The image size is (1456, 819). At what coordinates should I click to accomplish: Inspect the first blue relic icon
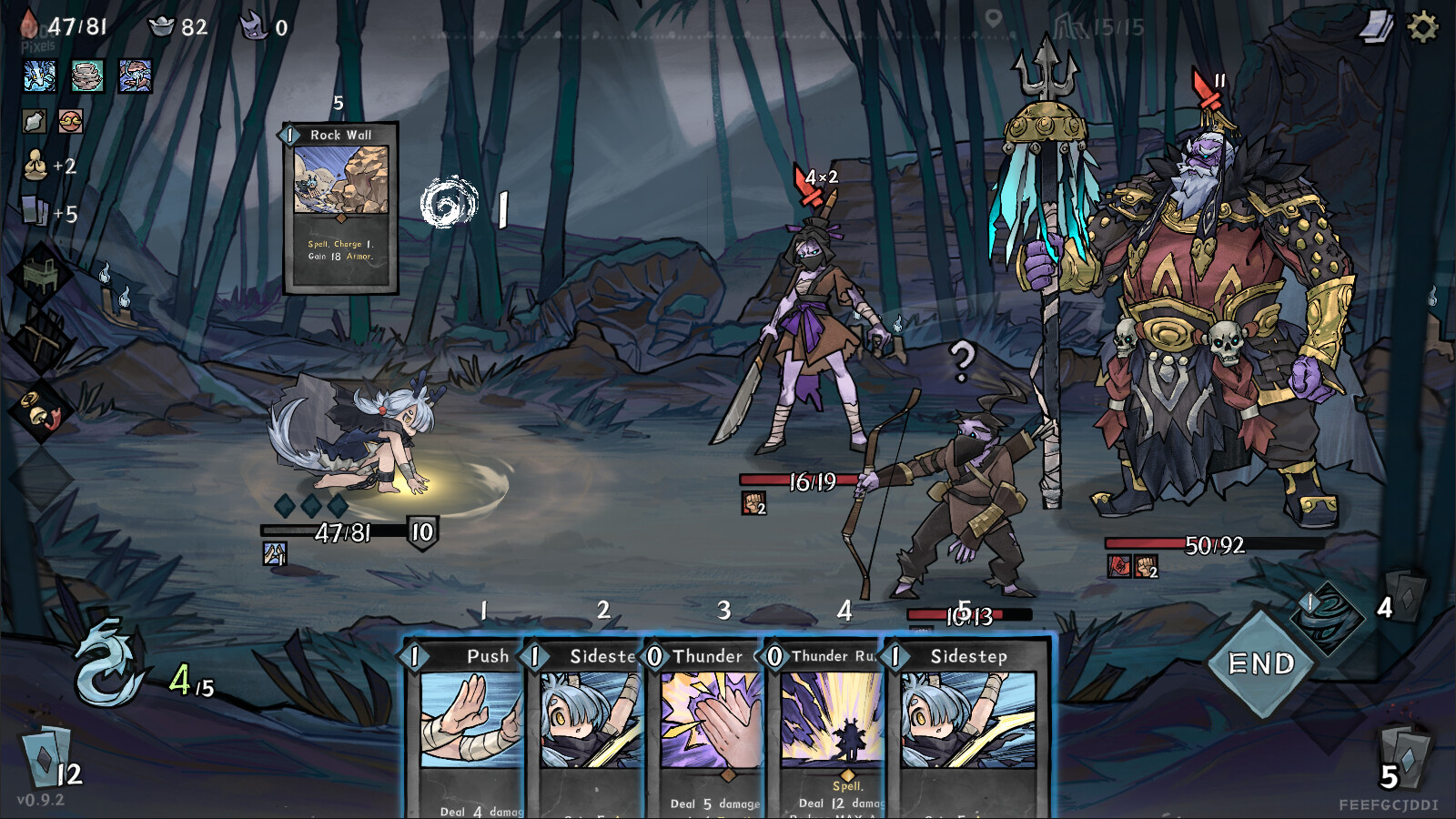point(40,76)
